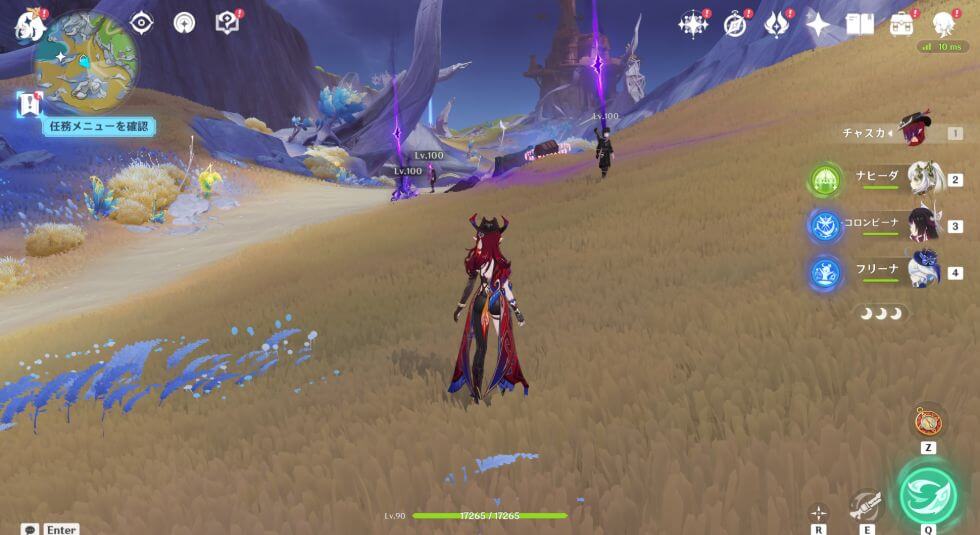The width and height of the screenshot is (980, 535).
Task: Open the events star-compass icon
Action: click(x=692, y=25)
